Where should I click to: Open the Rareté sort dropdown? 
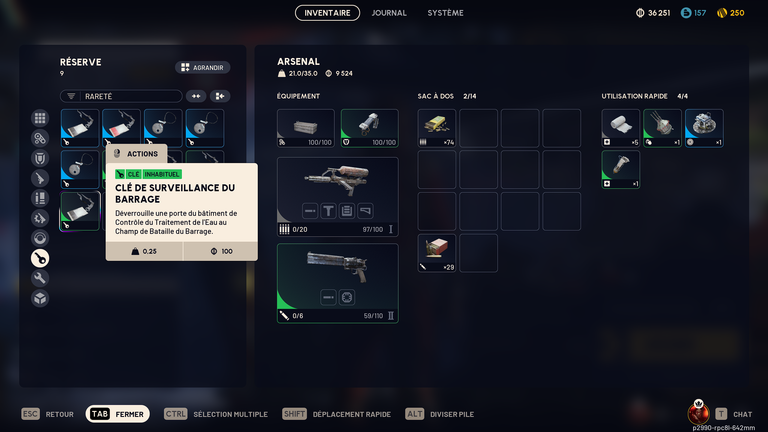(121, 96)
